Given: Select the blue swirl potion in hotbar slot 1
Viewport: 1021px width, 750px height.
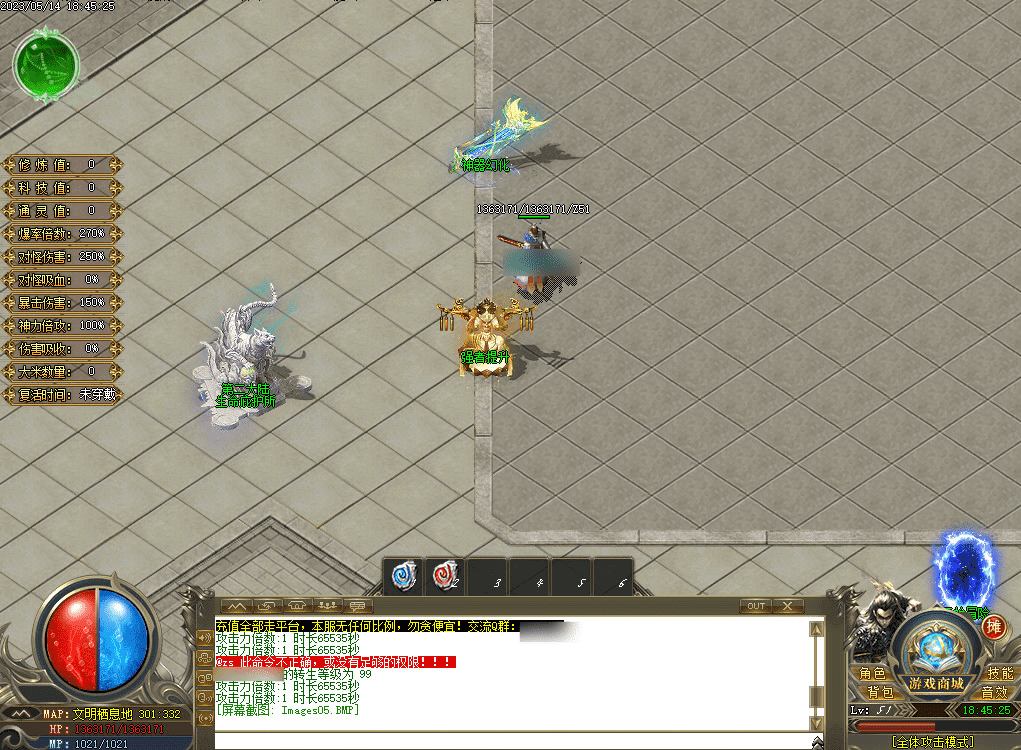Looking at the screenshot, I should [x=405, y=576].
